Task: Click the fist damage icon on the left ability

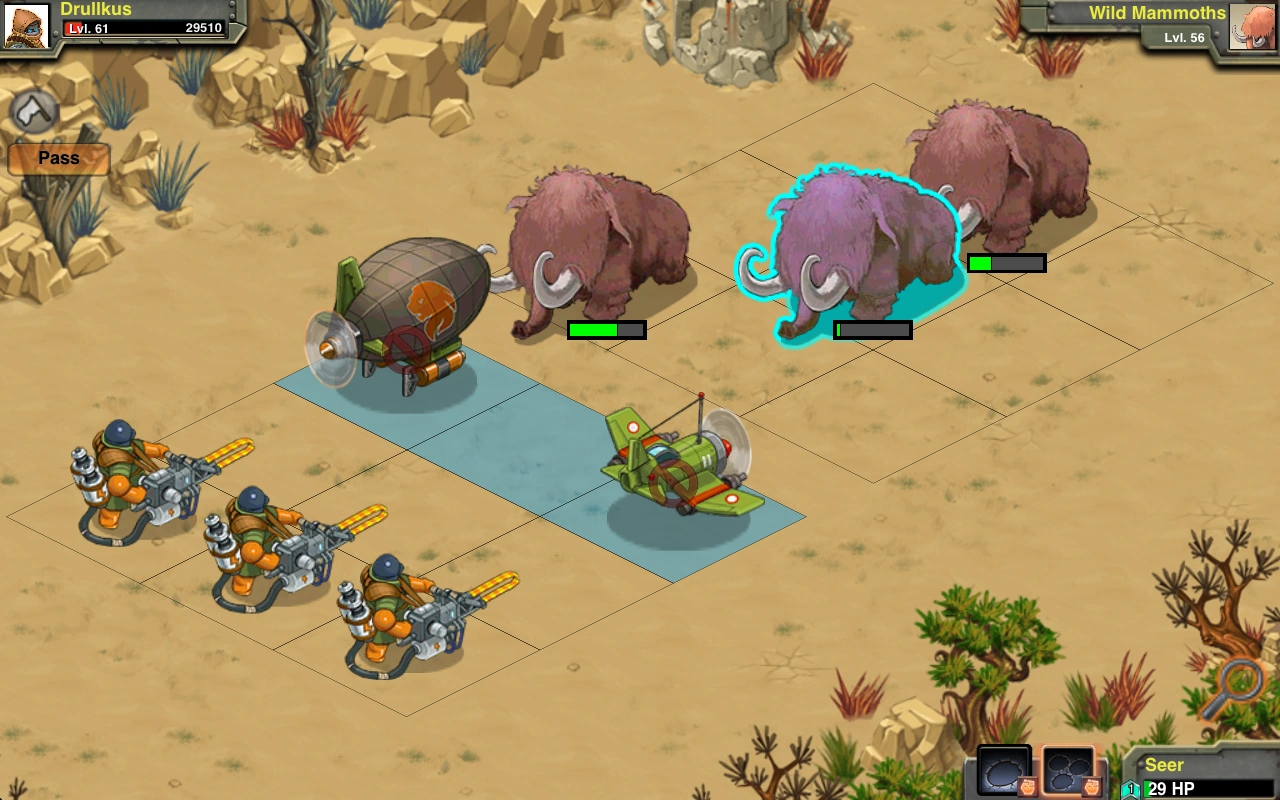Action: click(x=1028, y=786)
